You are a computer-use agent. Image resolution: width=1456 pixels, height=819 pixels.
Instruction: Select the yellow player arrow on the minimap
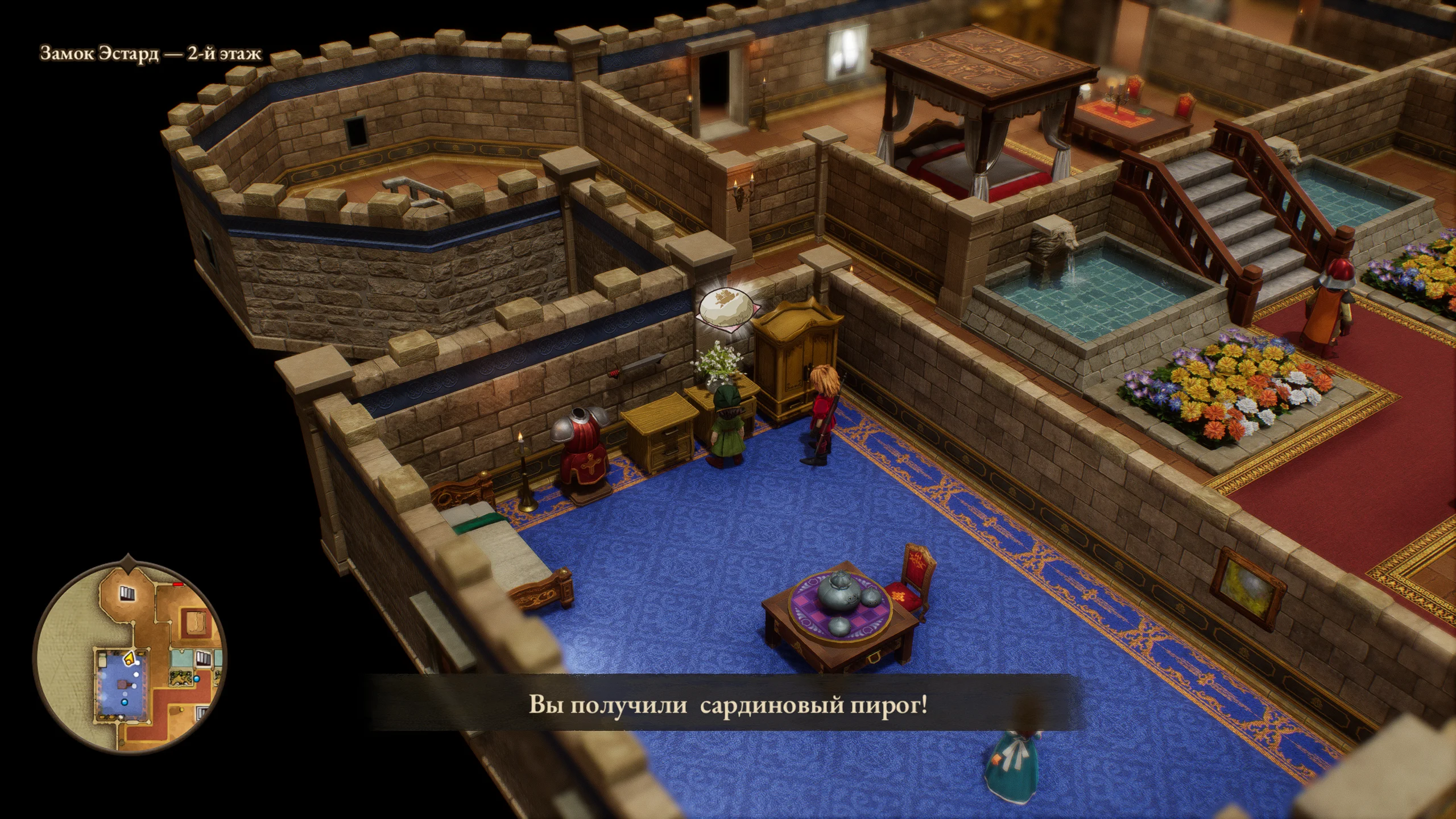click(129, 659)
